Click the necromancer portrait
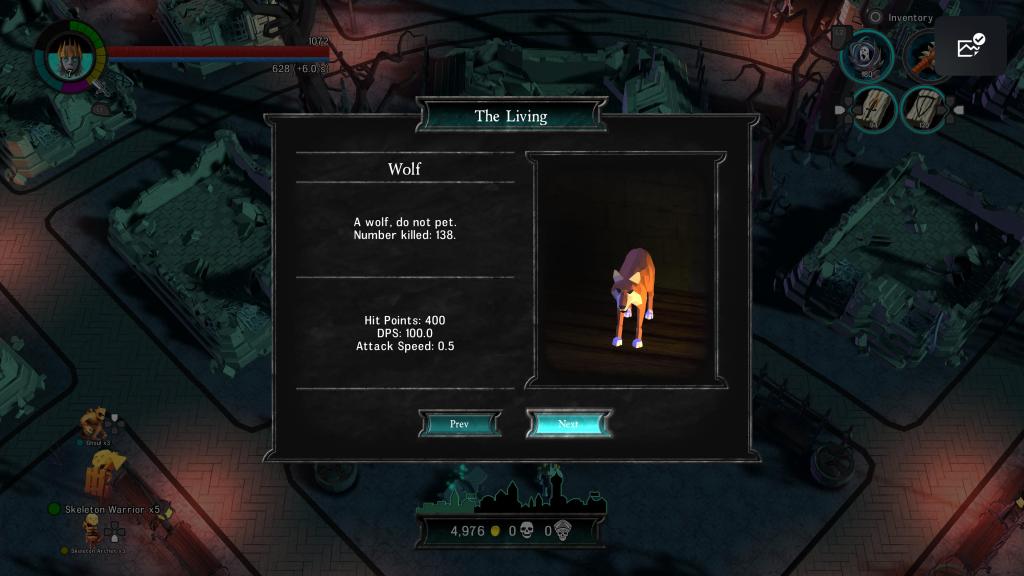Screen dimensions: 1024x576 pyautogui.click(x=69, y=54)
